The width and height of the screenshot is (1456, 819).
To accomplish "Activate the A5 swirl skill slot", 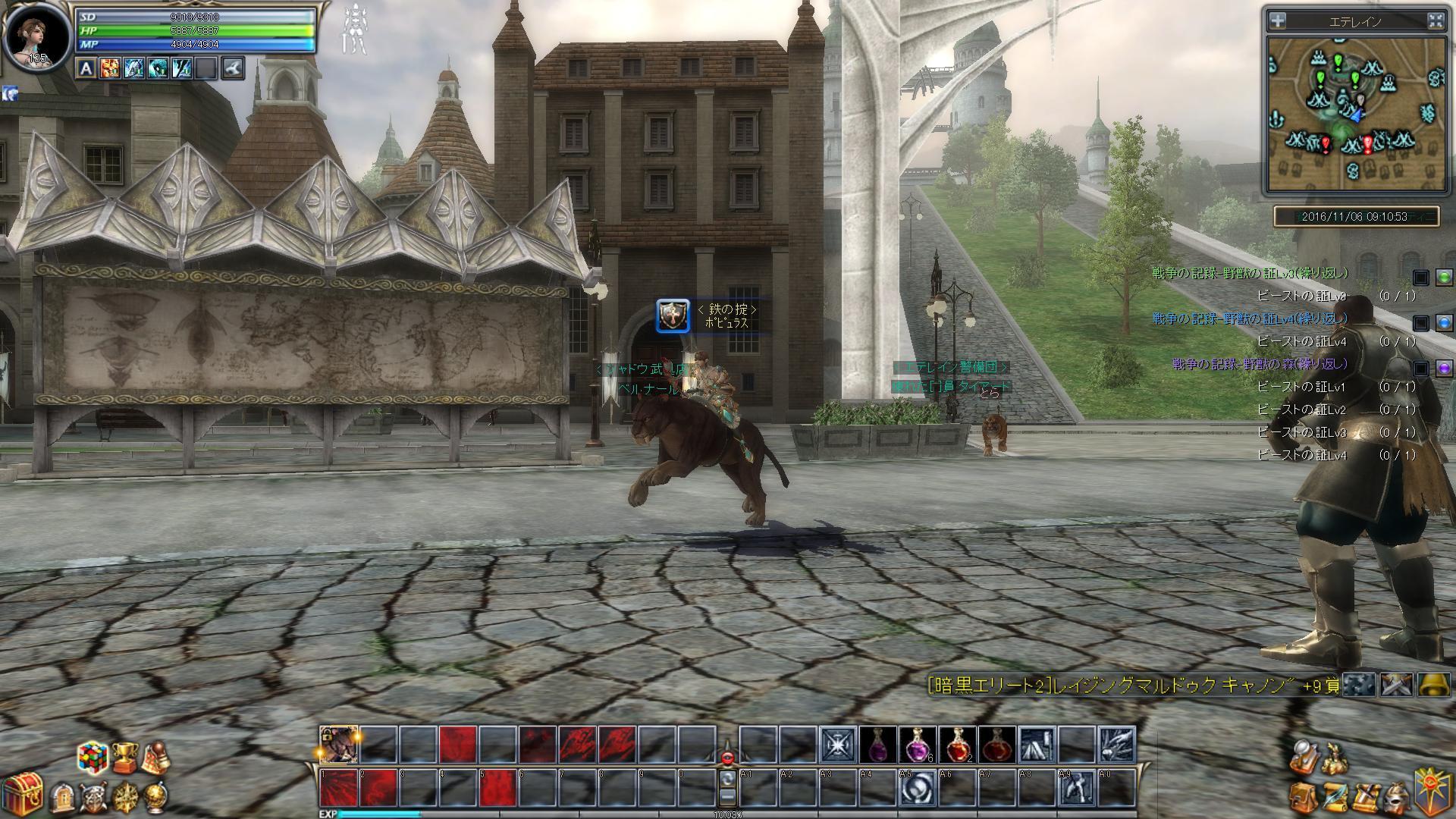I will coord(918,788).
